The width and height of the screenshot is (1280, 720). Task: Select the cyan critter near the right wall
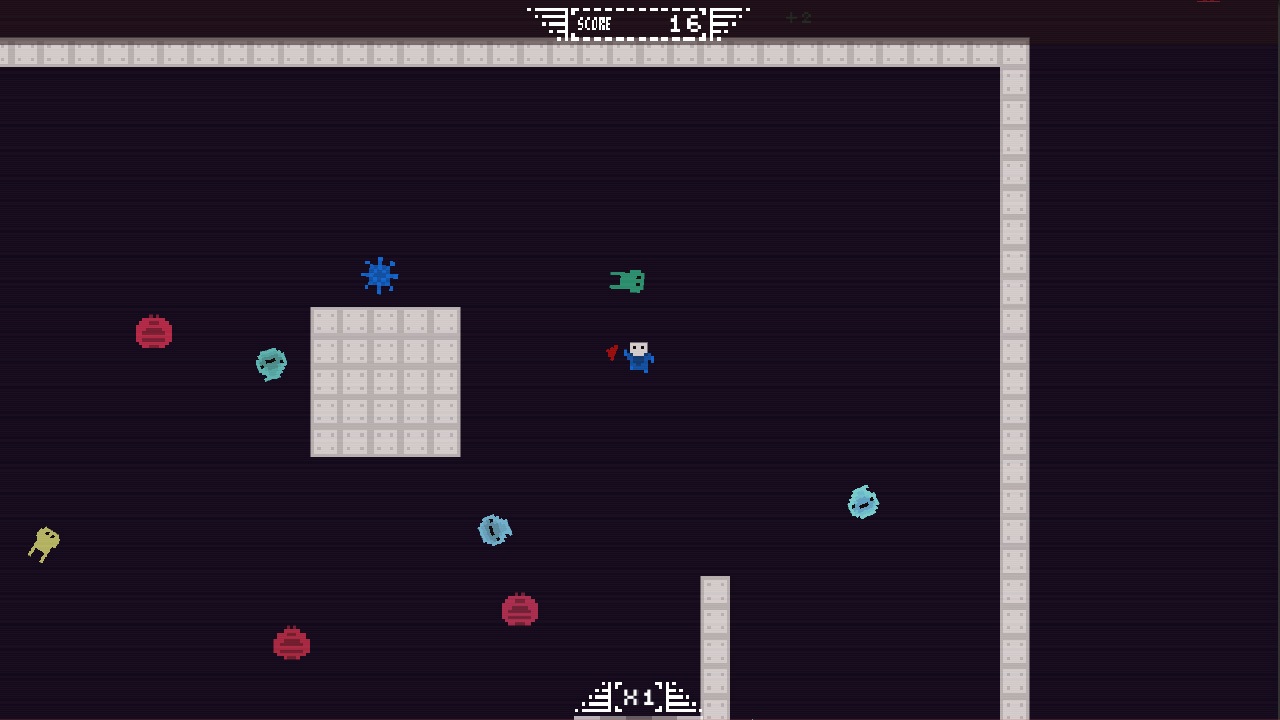point(863,502)
